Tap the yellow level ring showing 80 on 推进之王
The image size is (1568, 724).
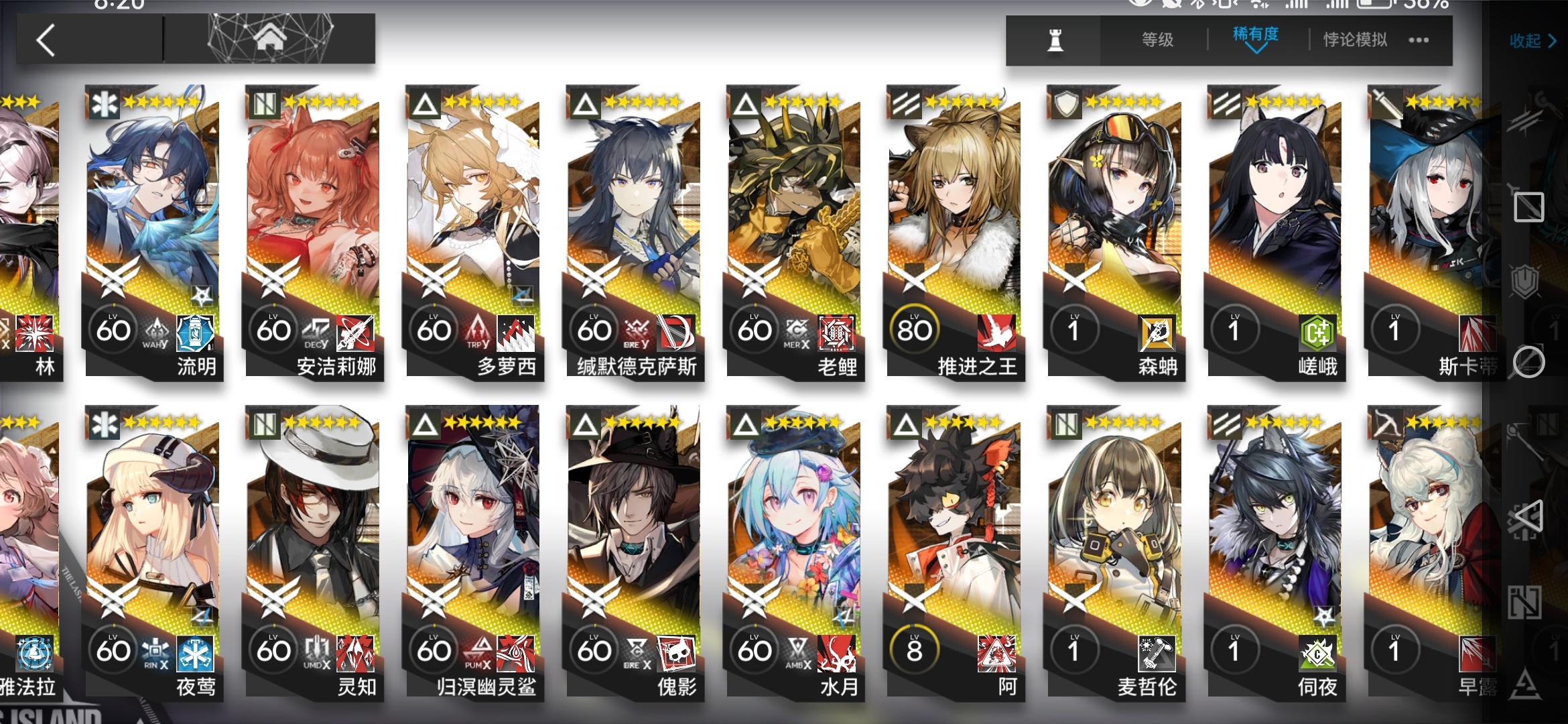coord(915,328)
